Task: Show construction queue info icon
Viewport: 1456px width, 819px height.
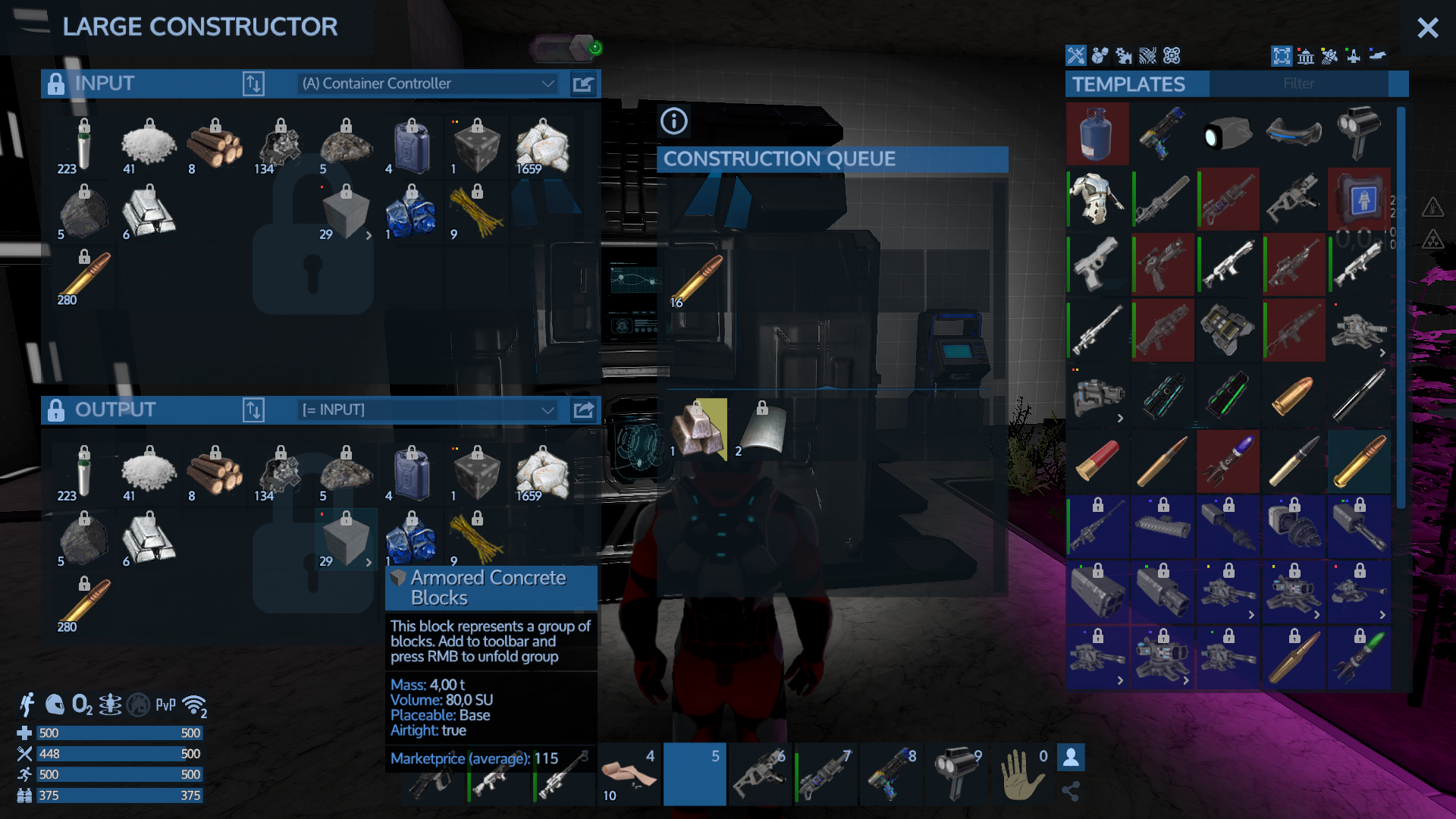Action: click(673, 121)
